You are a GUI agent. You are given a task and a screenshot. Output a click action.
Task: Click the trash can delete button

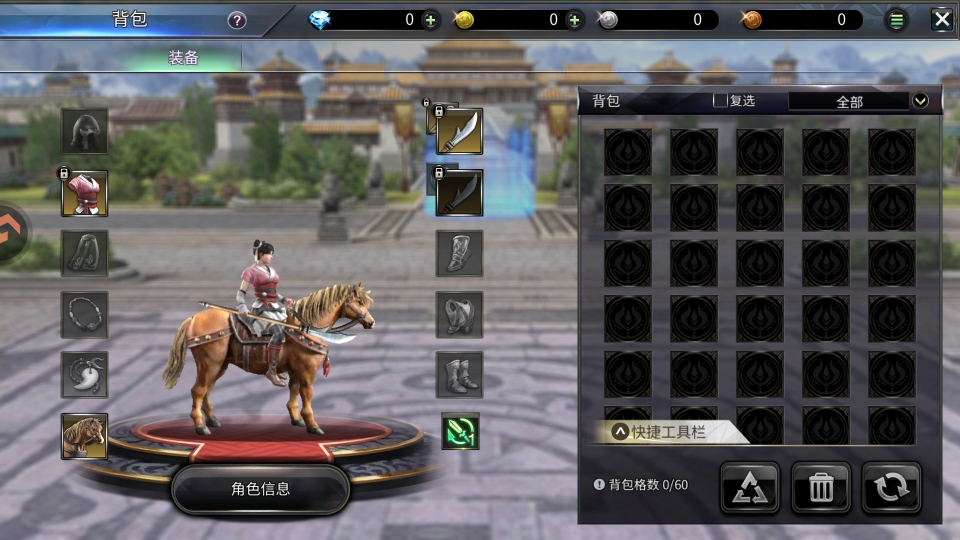[x=820, y=488]
